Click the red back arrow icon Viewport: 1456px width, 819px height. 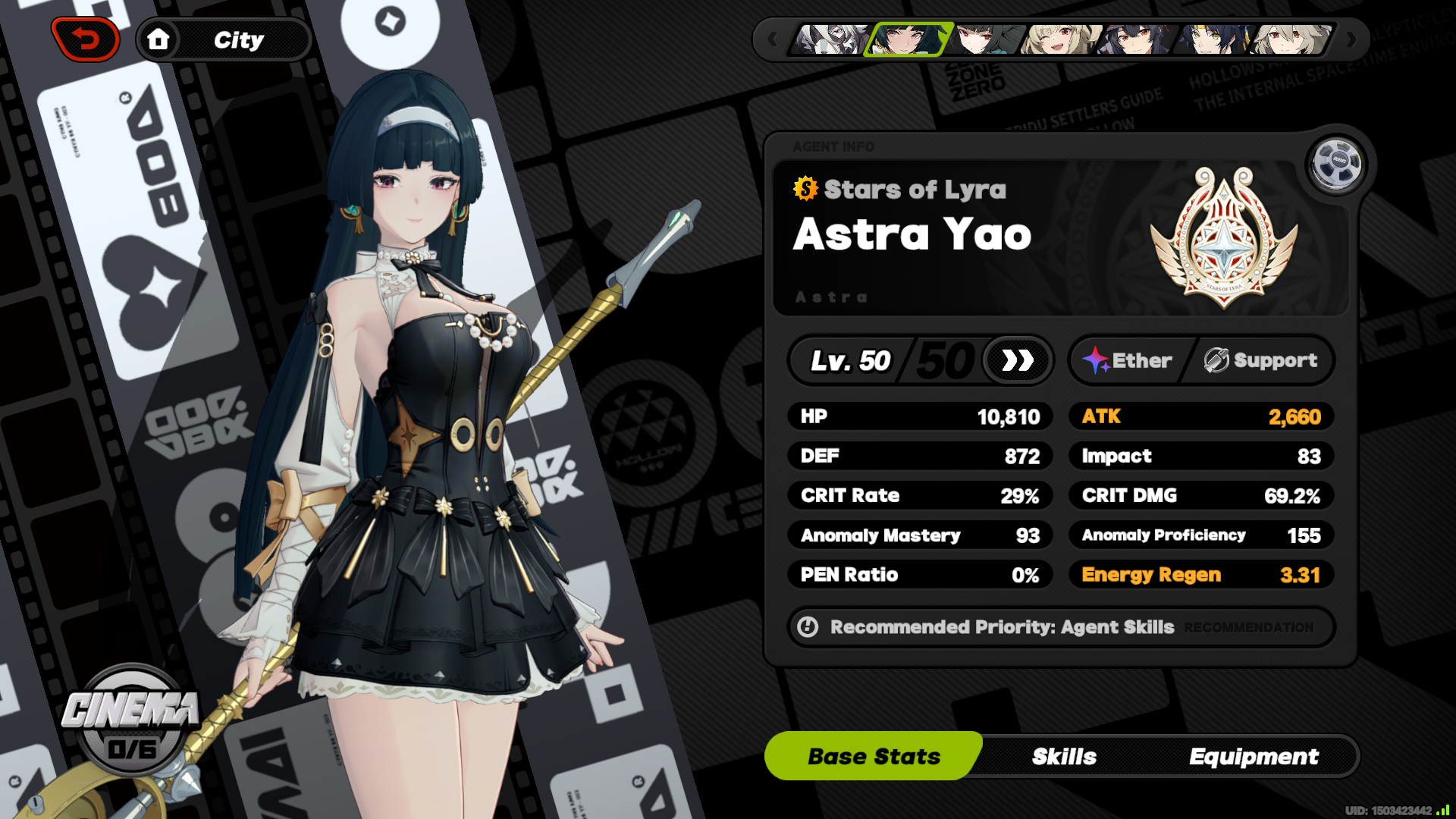tap(86, 39)
